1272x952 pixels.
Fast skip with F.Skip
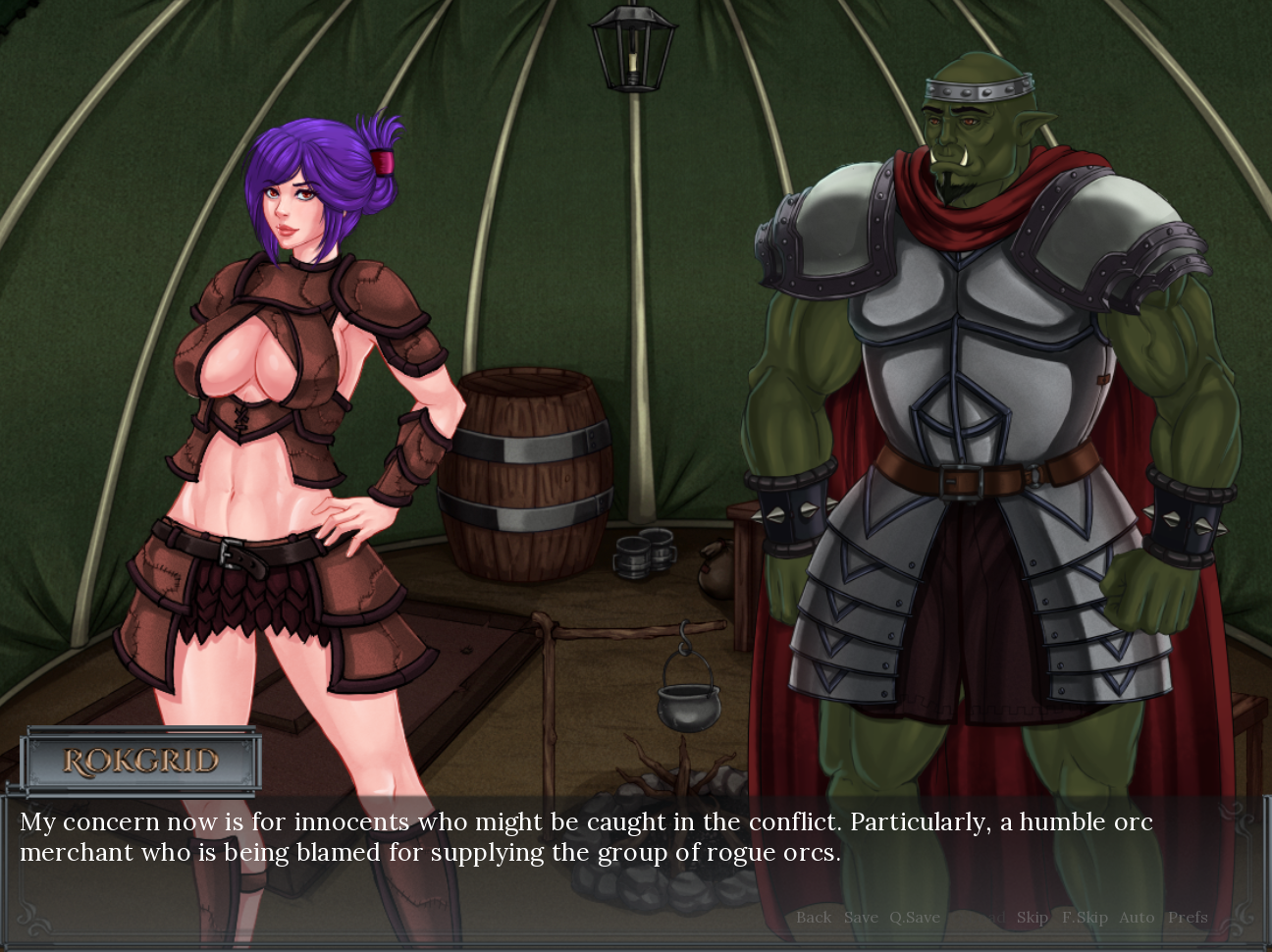point(1085,918)
